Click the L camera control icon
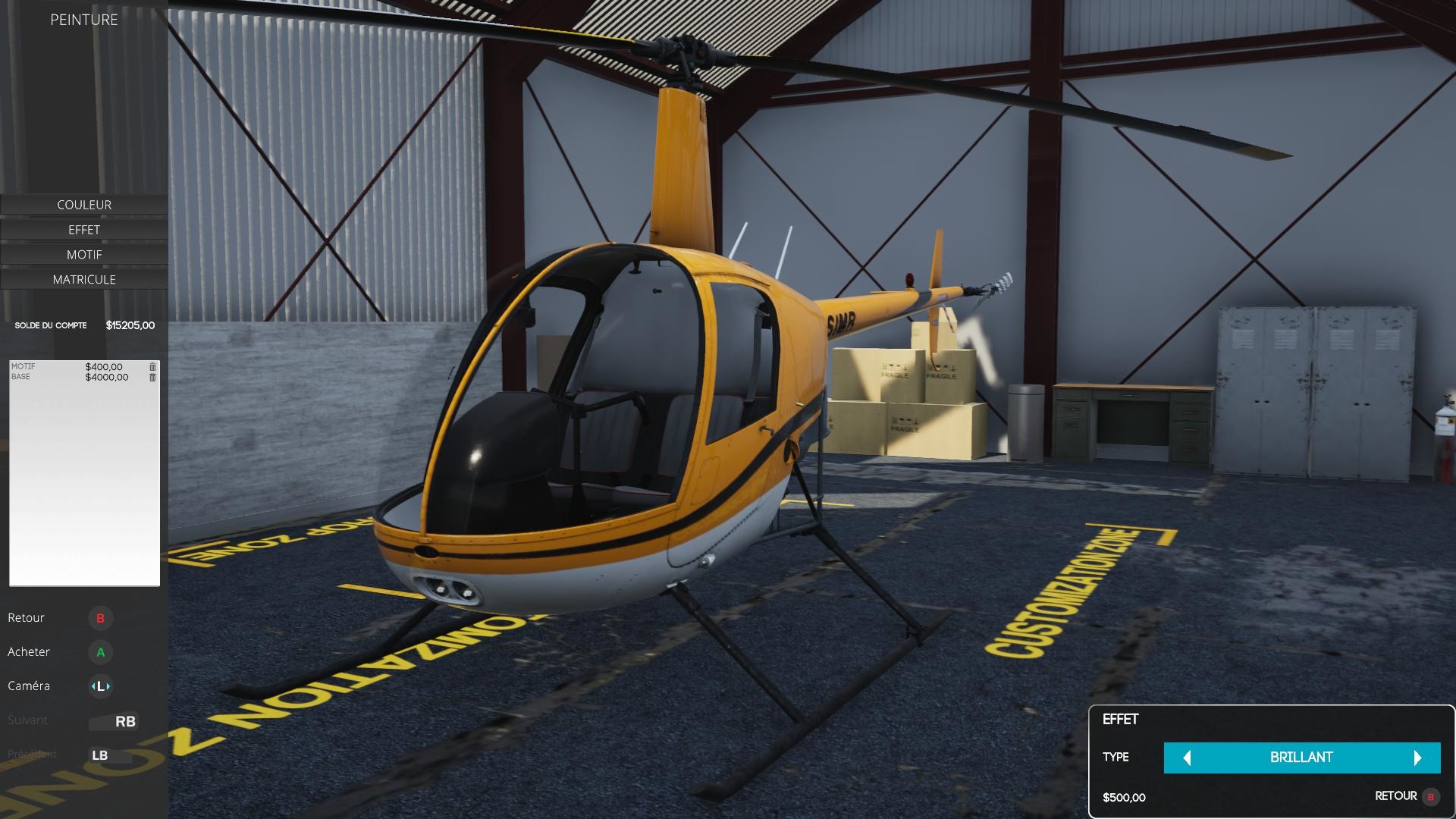The width and height of the screenshot is (1456, 819). click(x=101, y=686)
